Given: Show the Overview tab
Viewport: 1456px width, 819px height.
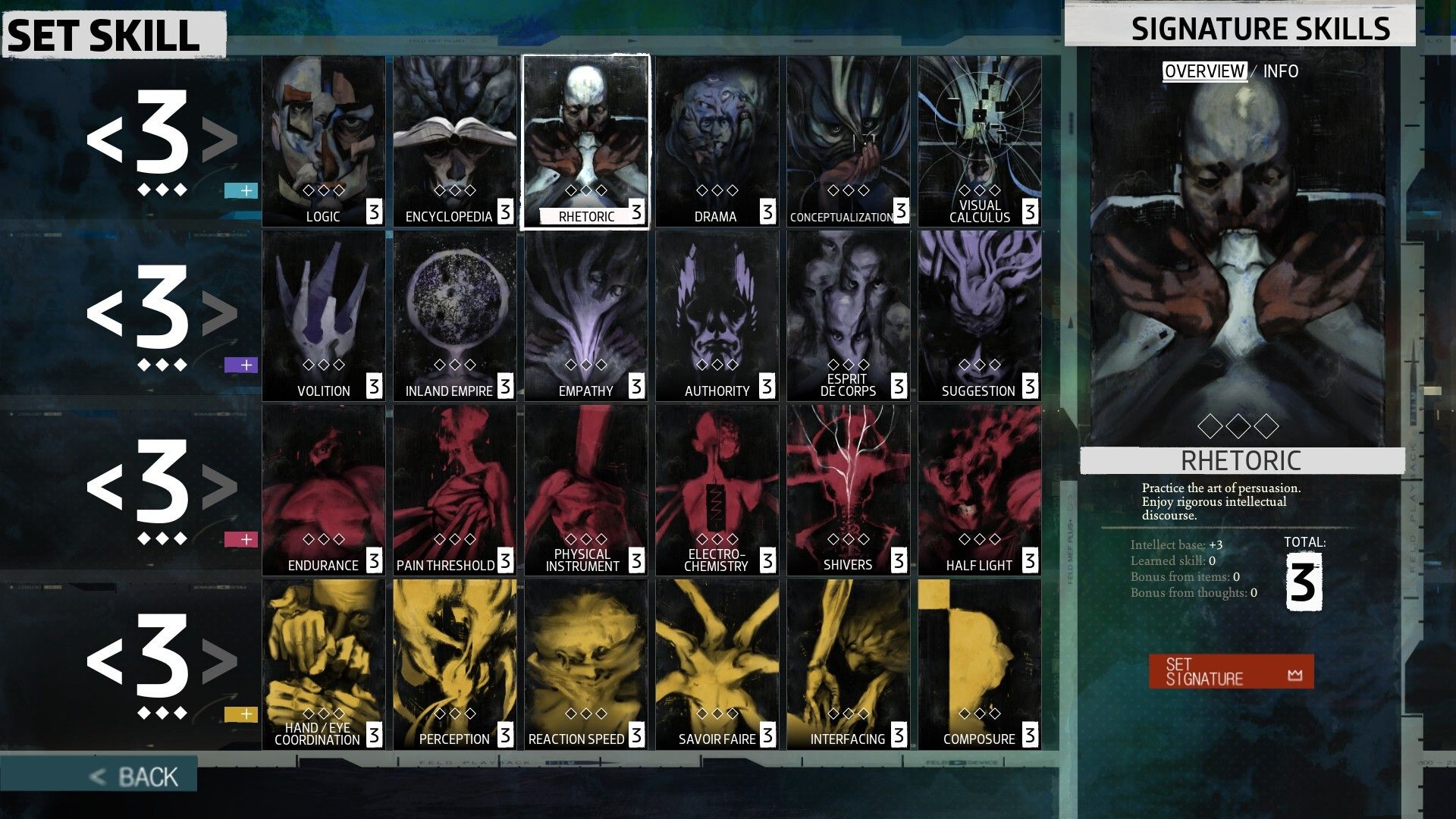Looking at the screenshot, I should point(1204,71).
